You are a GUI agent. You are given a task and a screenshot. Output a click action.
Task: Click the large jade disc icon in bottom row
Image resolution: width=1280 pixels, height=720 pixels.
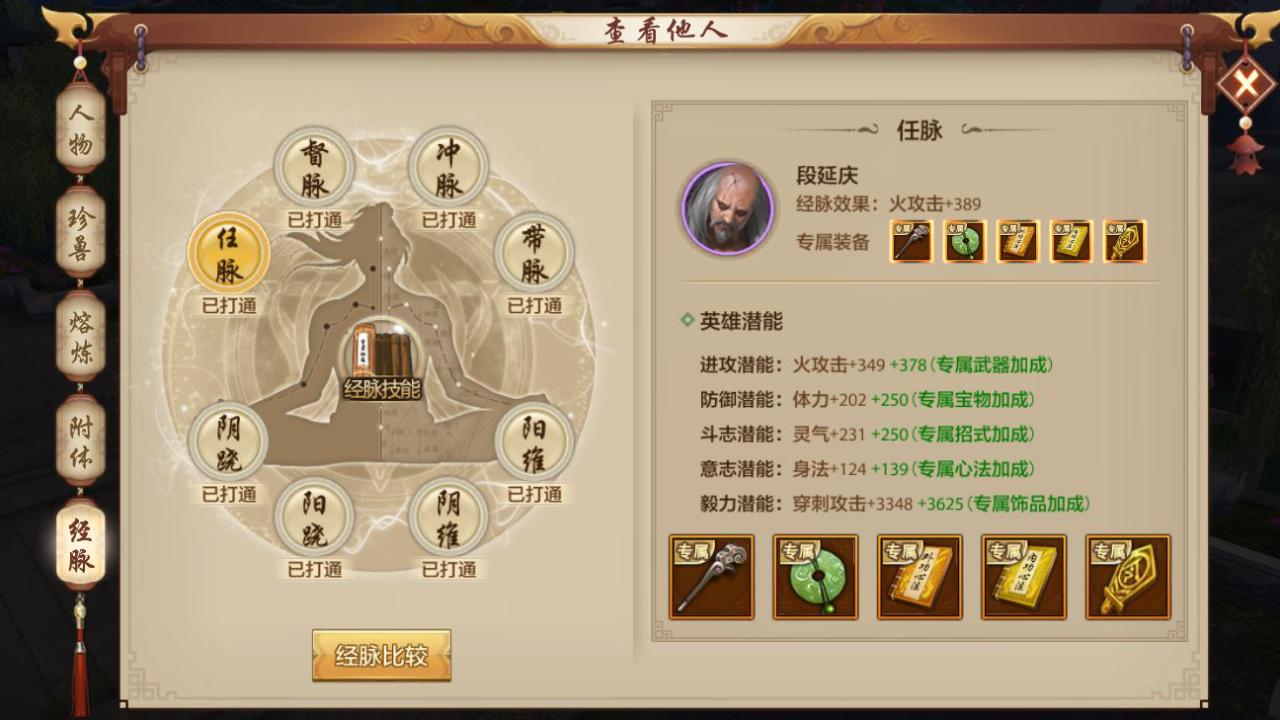pos(815,577)
